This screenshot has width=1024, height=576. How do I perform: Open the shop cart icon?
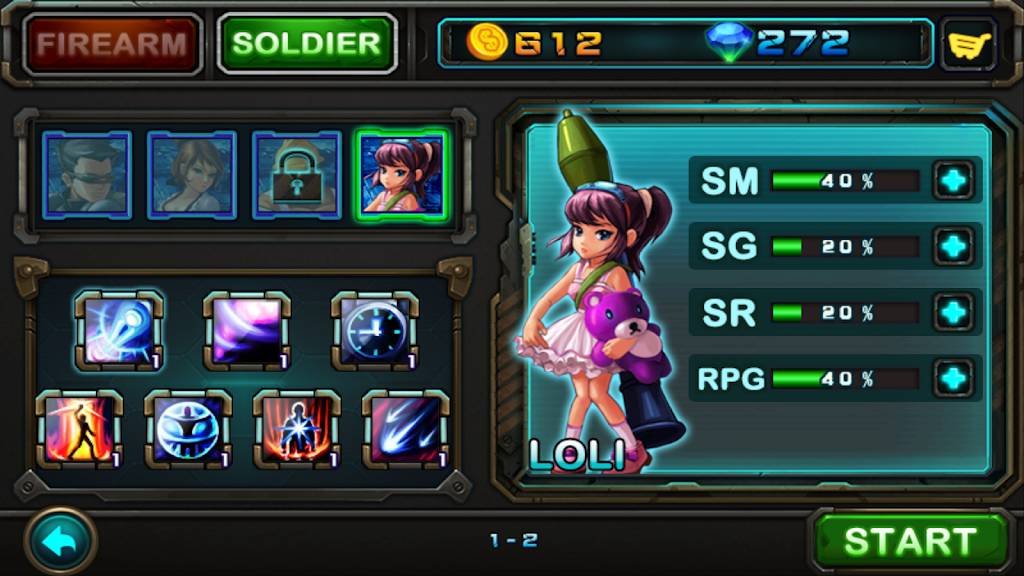click(x=967, y=45)
